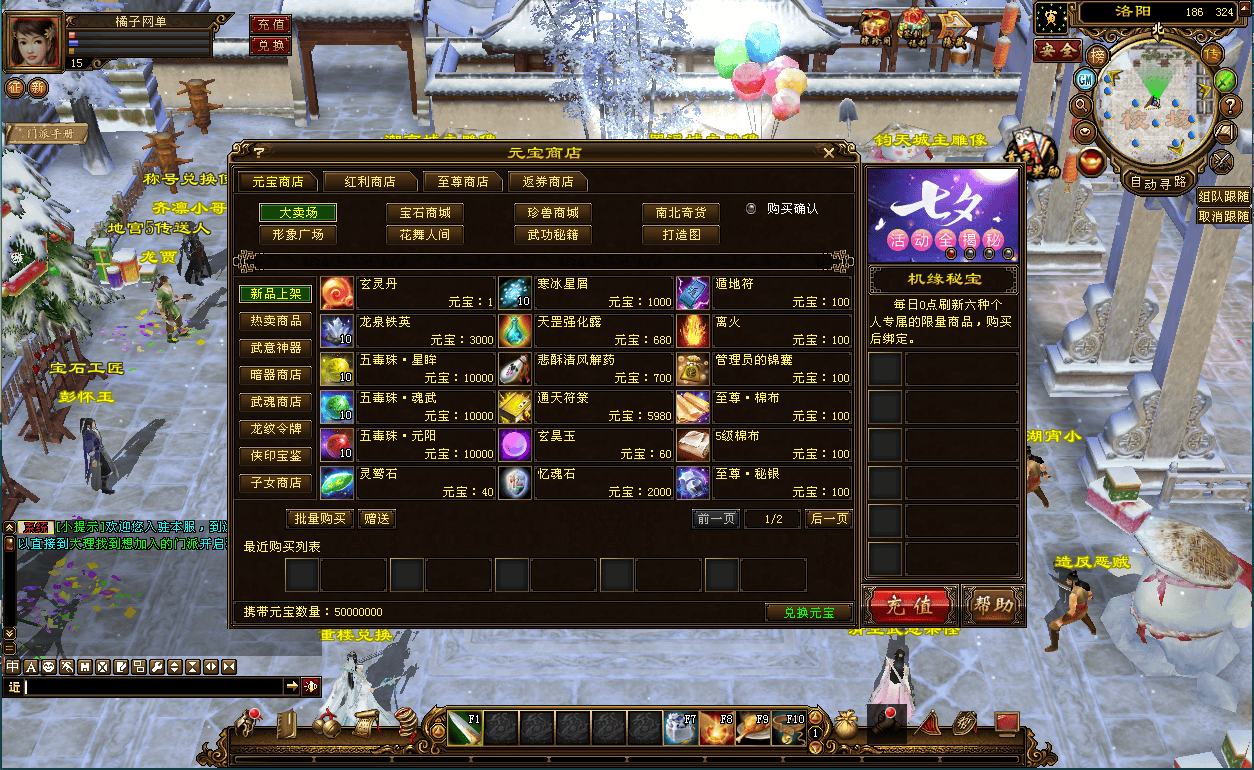Click the green 兑换元宝 button
Viewport: 1254px width, 770px height.
click(x=808, y=612)
